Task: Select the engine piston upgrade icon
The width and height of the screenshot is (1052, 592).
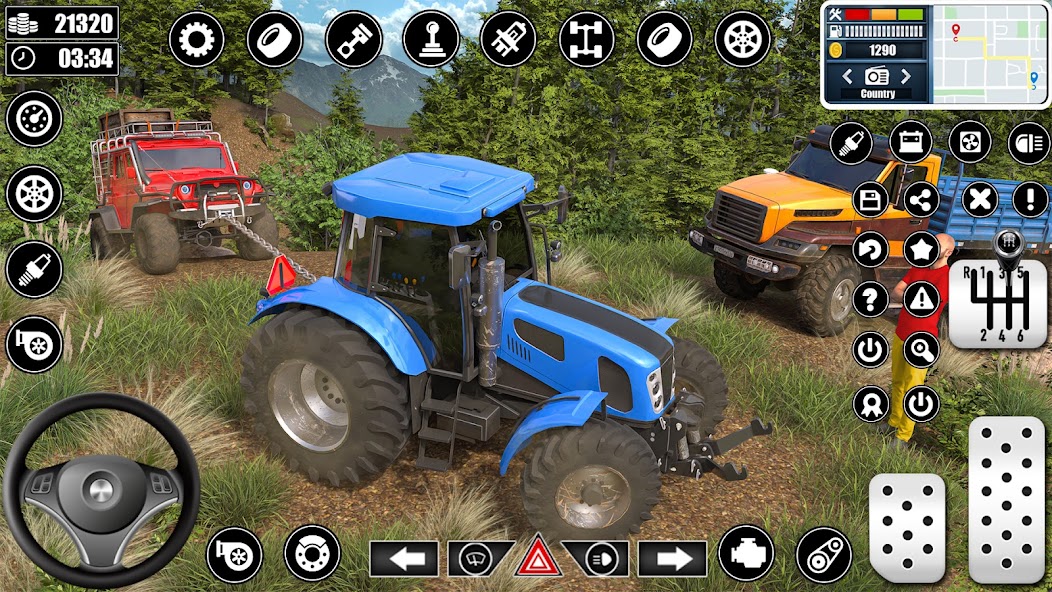Action: pos(352,40)
